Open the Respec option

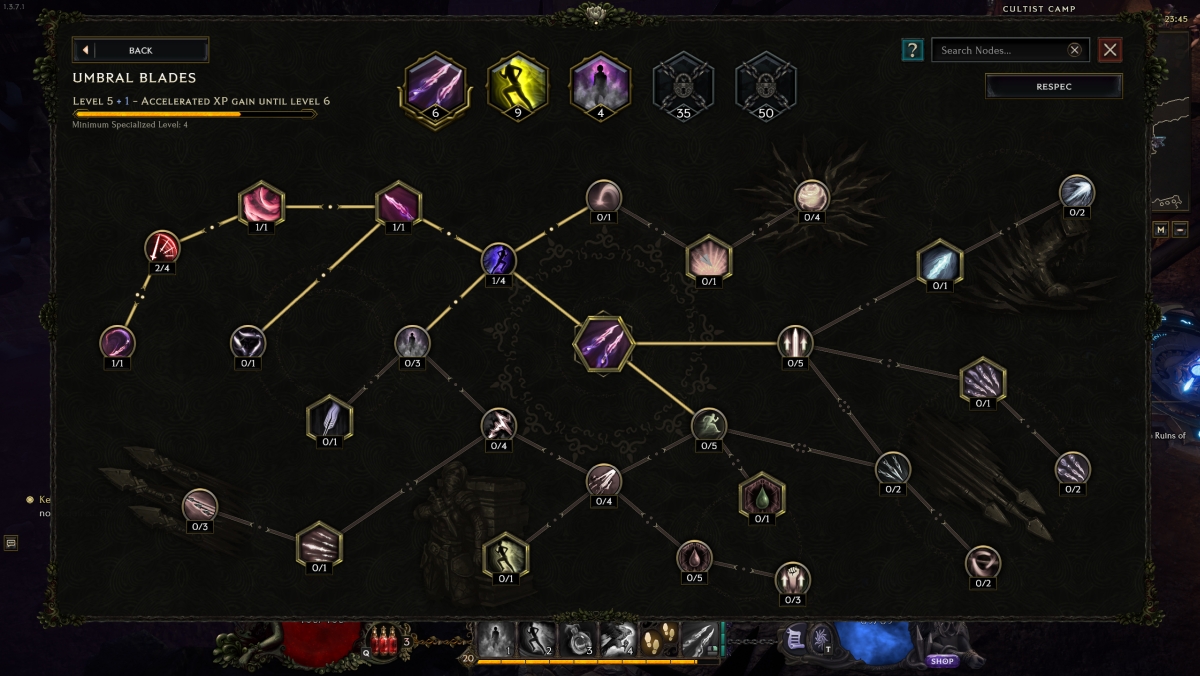(1053, 87)
